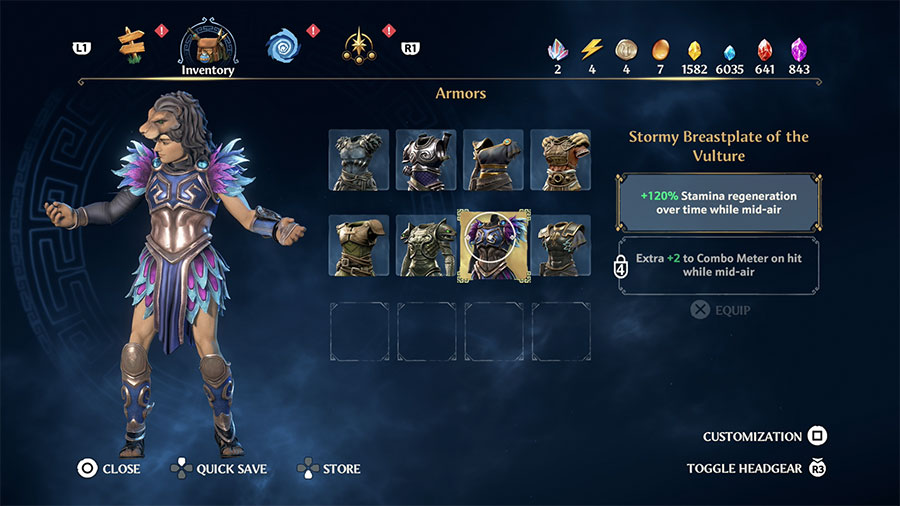
Task: Select the green tunic with bronze pauldron
Action: point(359,245)
